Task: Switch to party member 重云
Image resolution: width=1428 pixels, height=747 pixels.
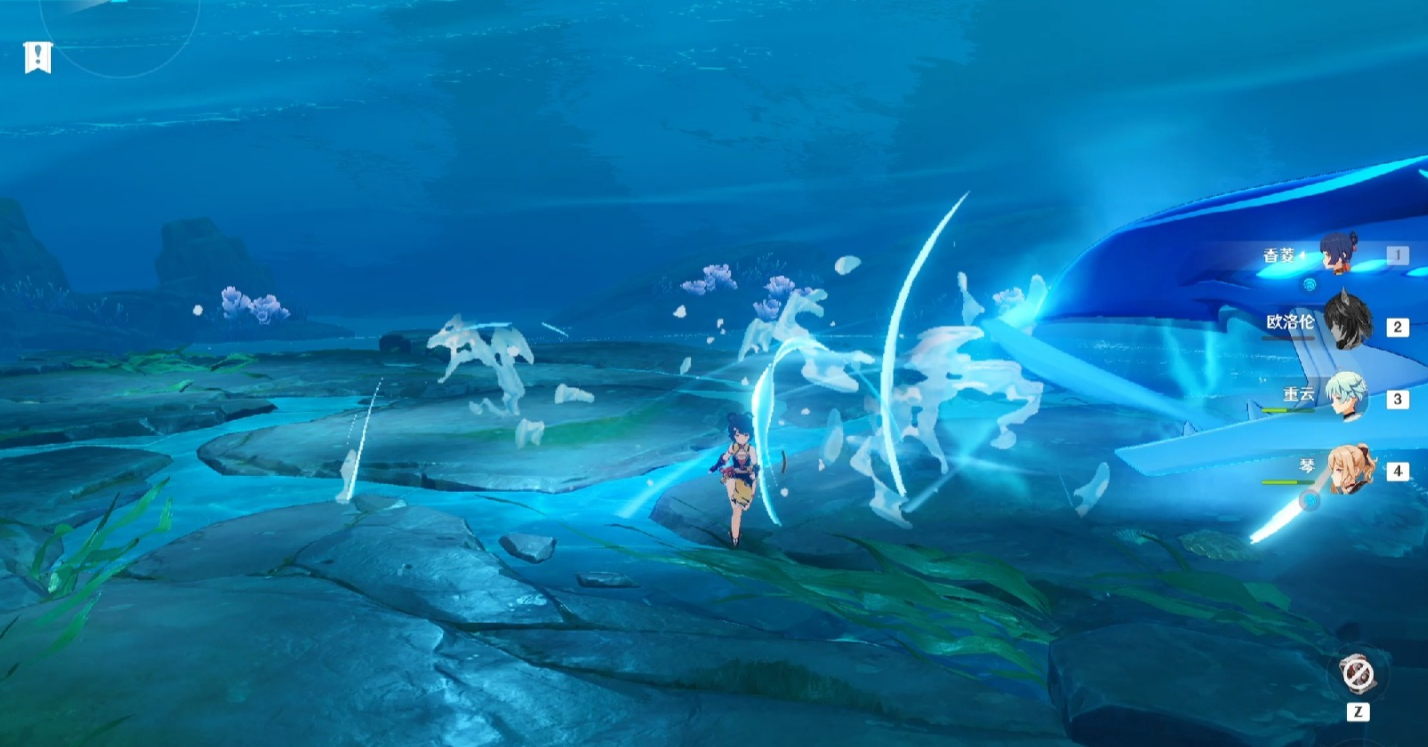Action: [x=1347, y=397]
